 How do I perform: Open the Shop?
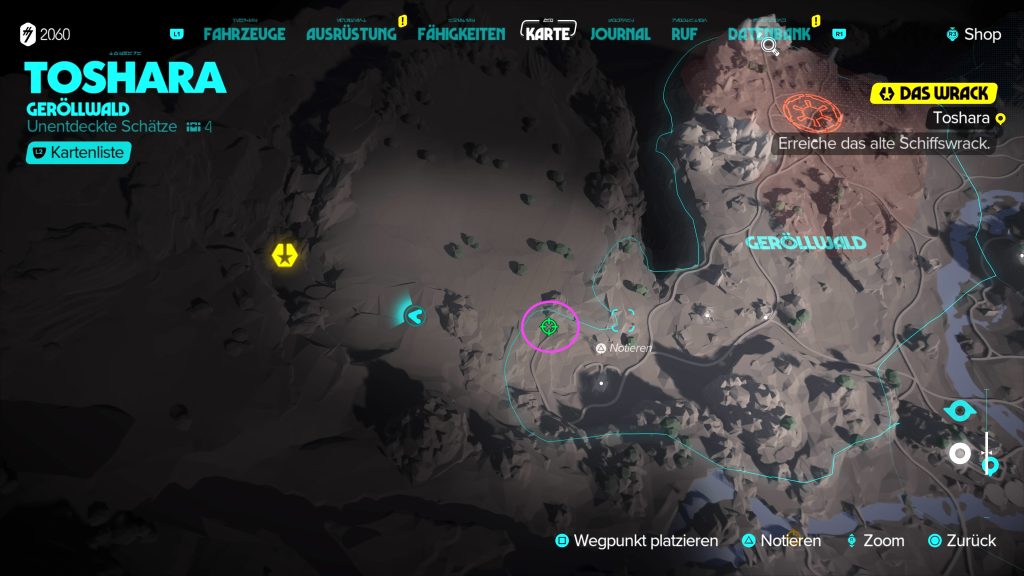pos(974,34)
